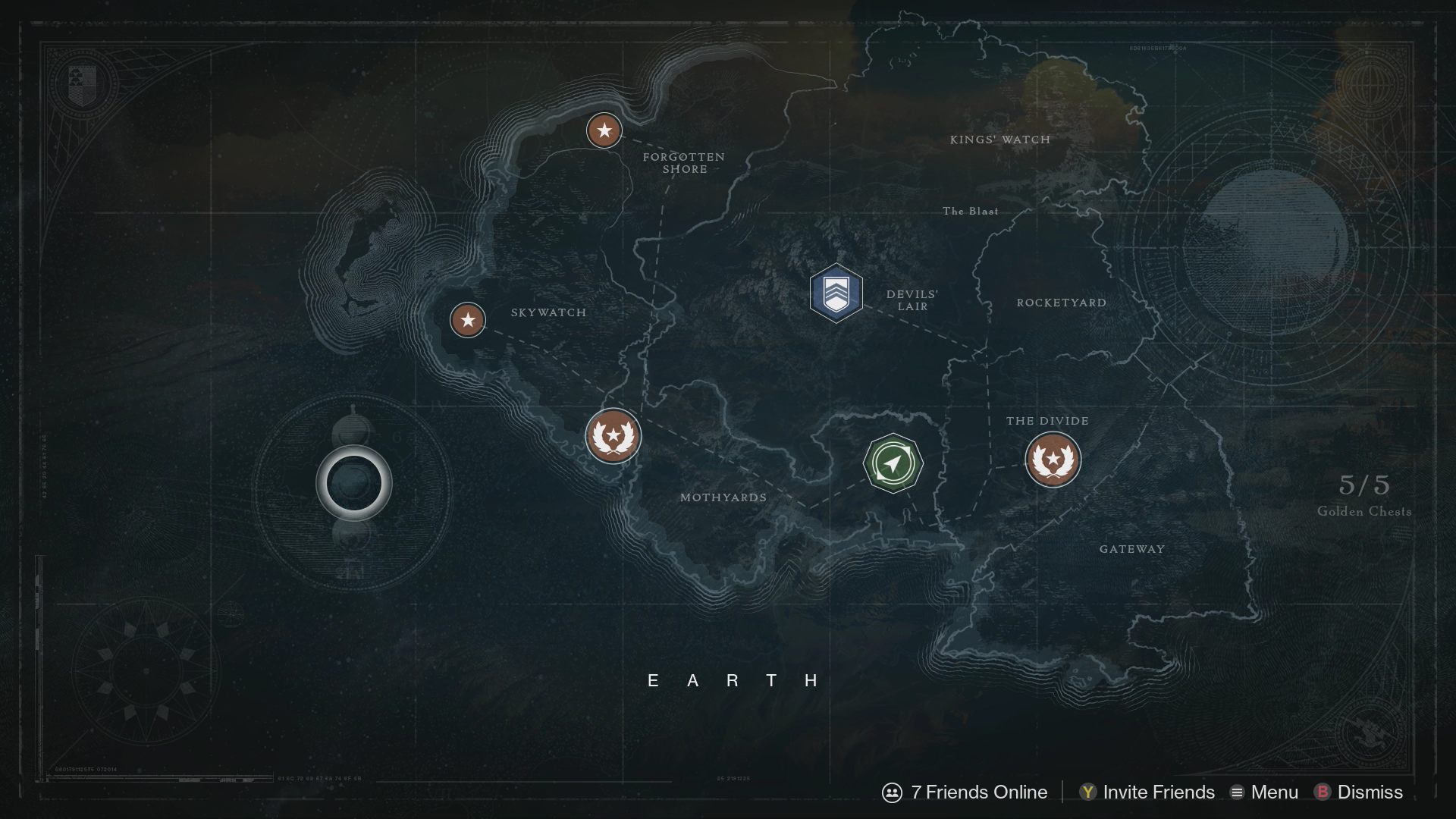This screenshot has height=819, width=1456.
Task: Open the star mission node at Skywatch
Action: point(467,320)
